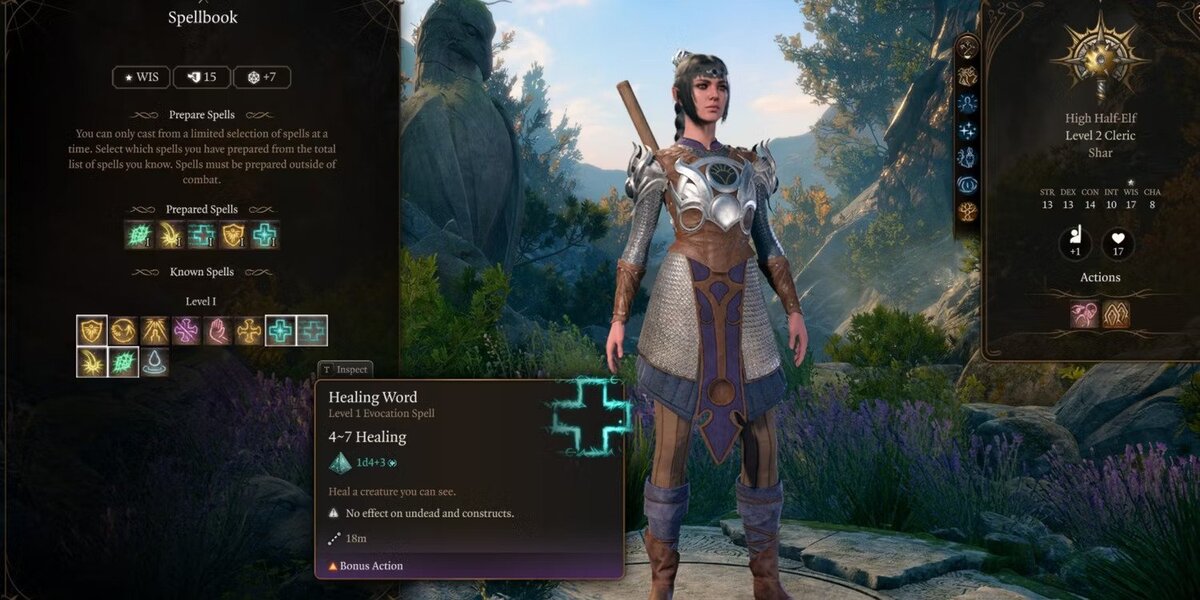Viewport: 1200px width, 600px height.
Task: Pick the golden light rays known spell
Action: (154, 331)
